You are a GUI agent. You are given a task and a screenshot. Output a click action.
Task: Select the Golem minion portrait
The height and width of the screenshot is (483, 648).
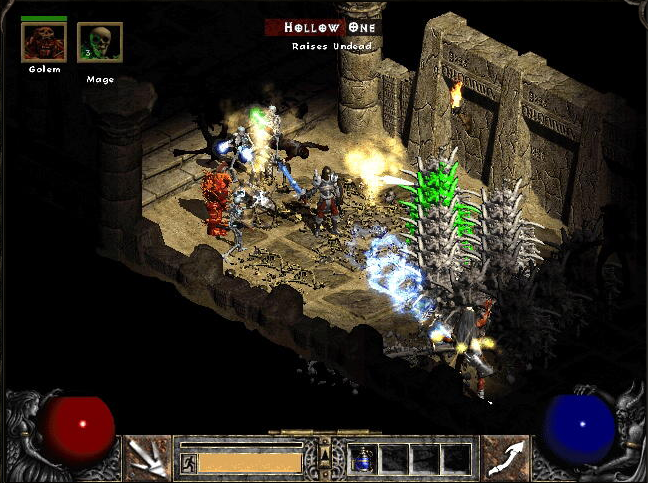(43, 42)
